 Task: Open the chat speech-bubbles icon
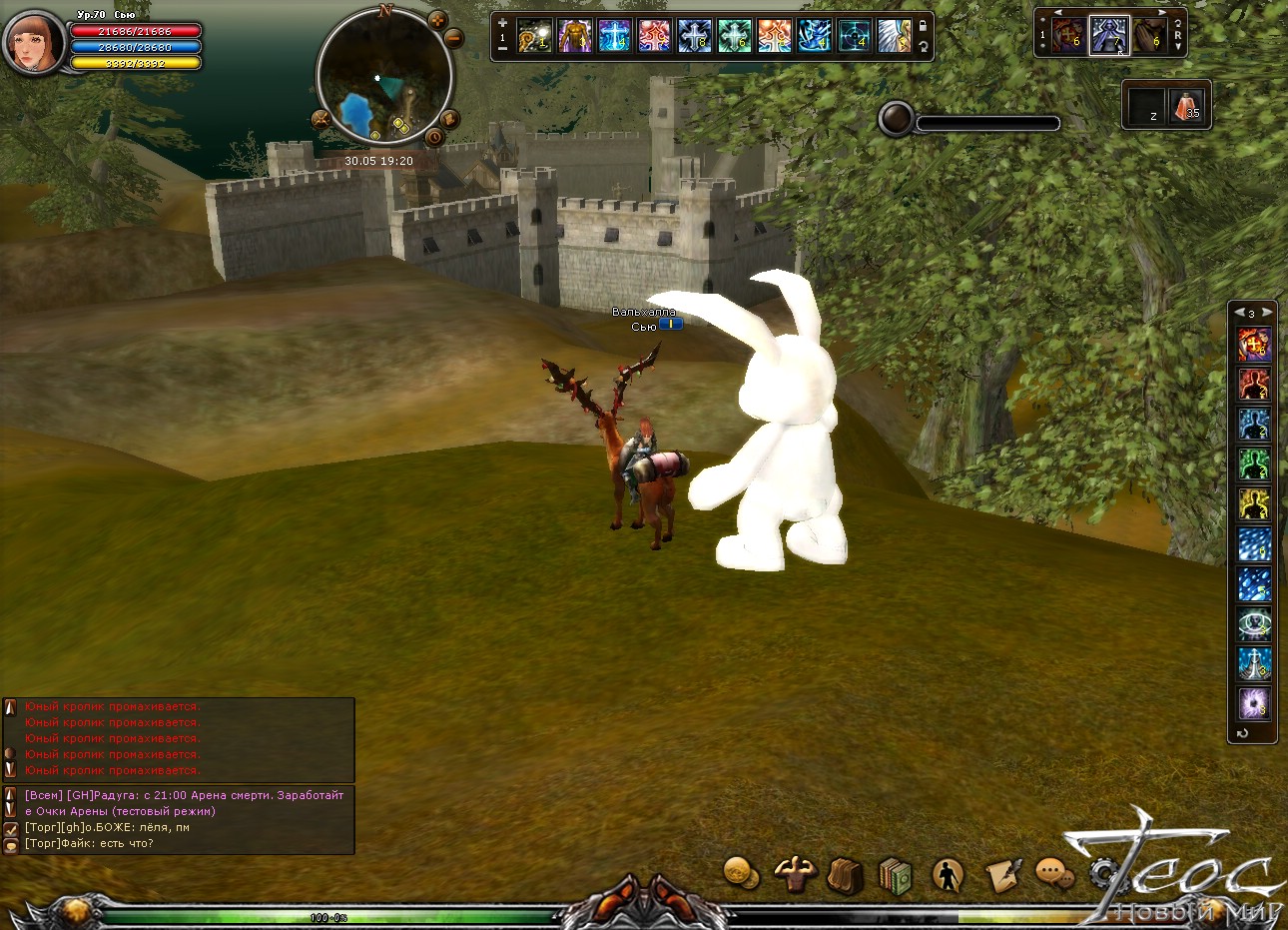(x=1052, y=874)
